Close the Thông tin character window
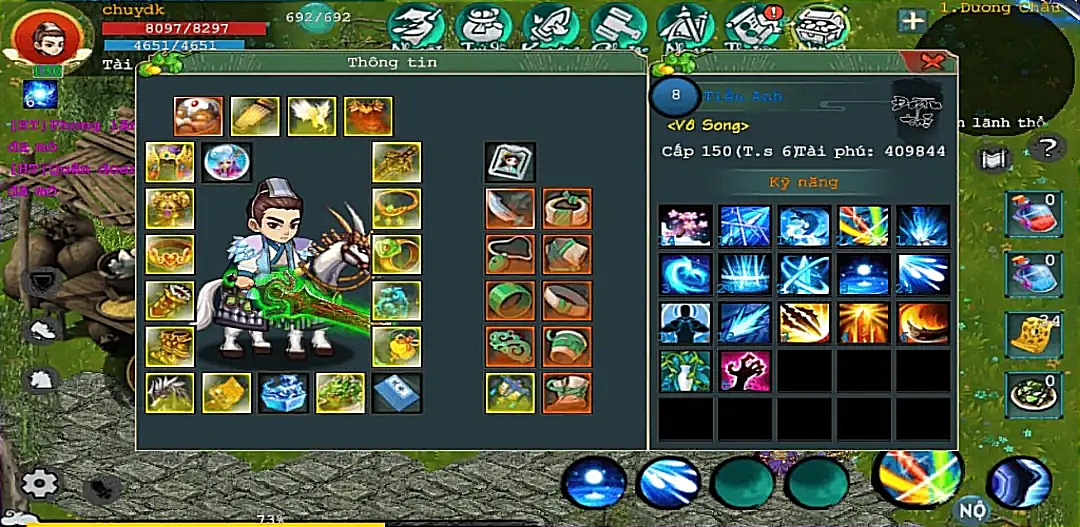 pyautogui.click(x=933, y=62)
